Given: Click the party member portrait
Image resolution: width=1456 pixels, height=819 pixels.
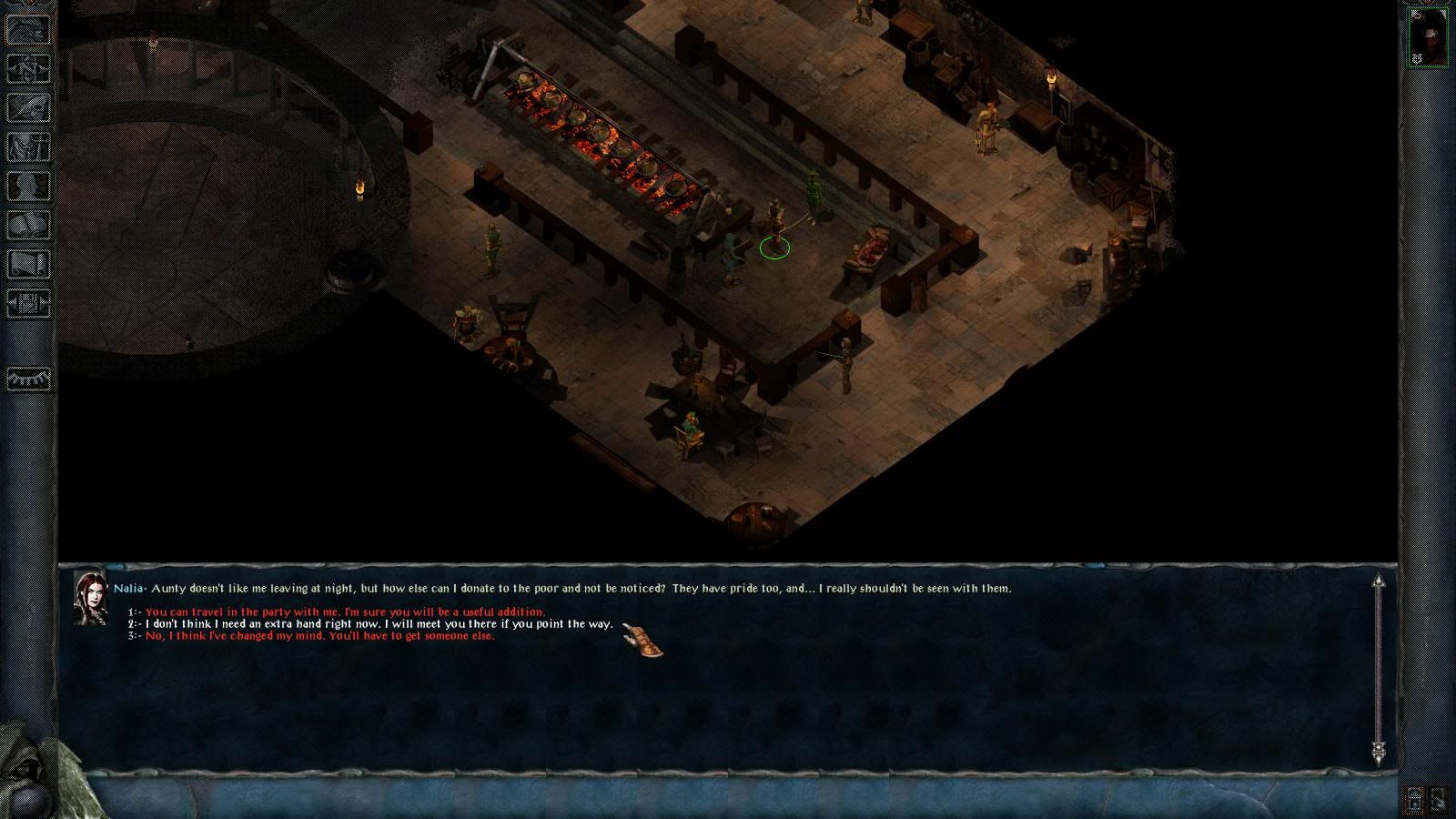Looking at the screenshot, I should pos(1427,38).
